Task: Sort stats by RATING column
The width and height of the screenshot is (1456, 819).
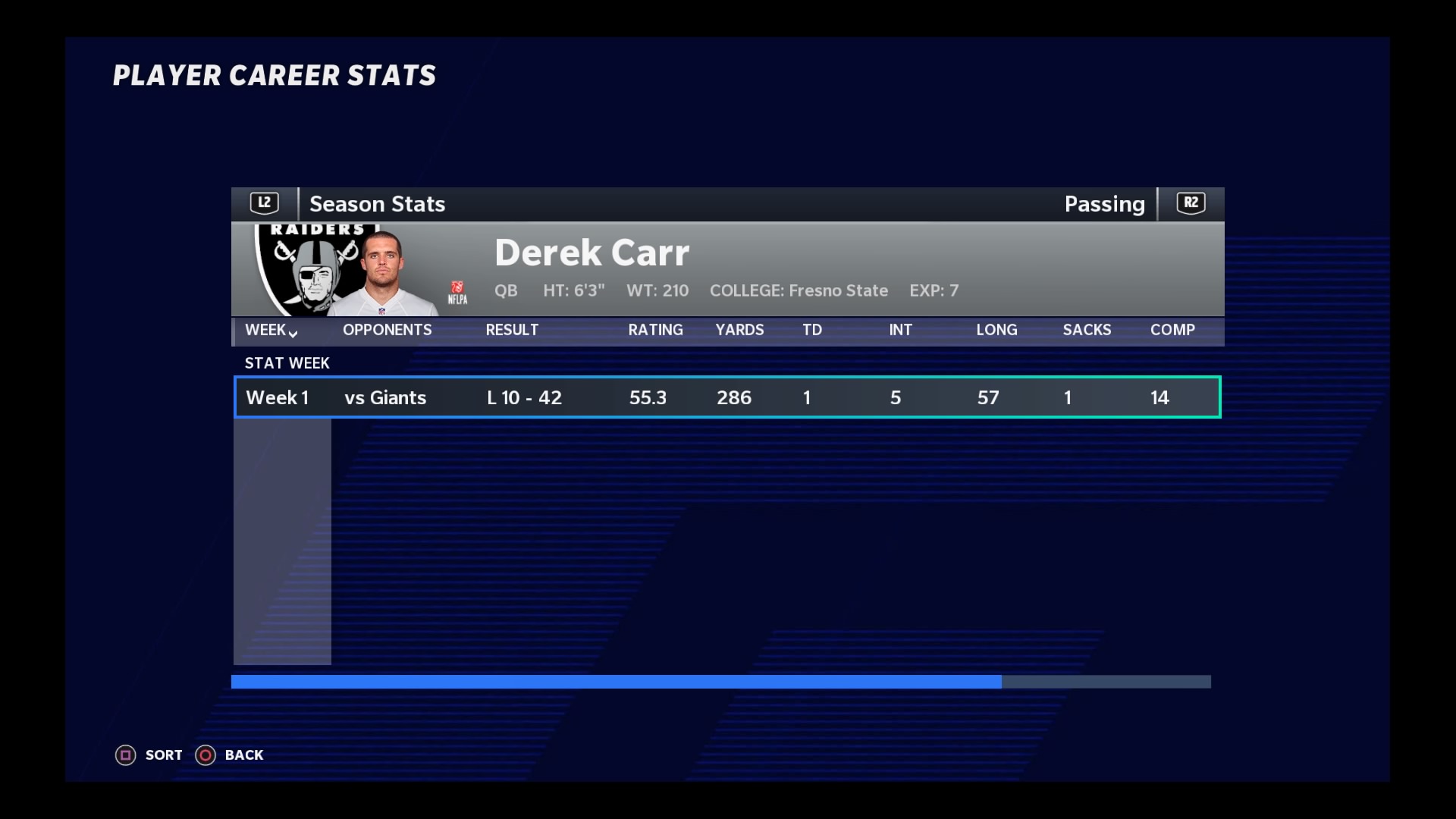Action: (x=655, y=331)
